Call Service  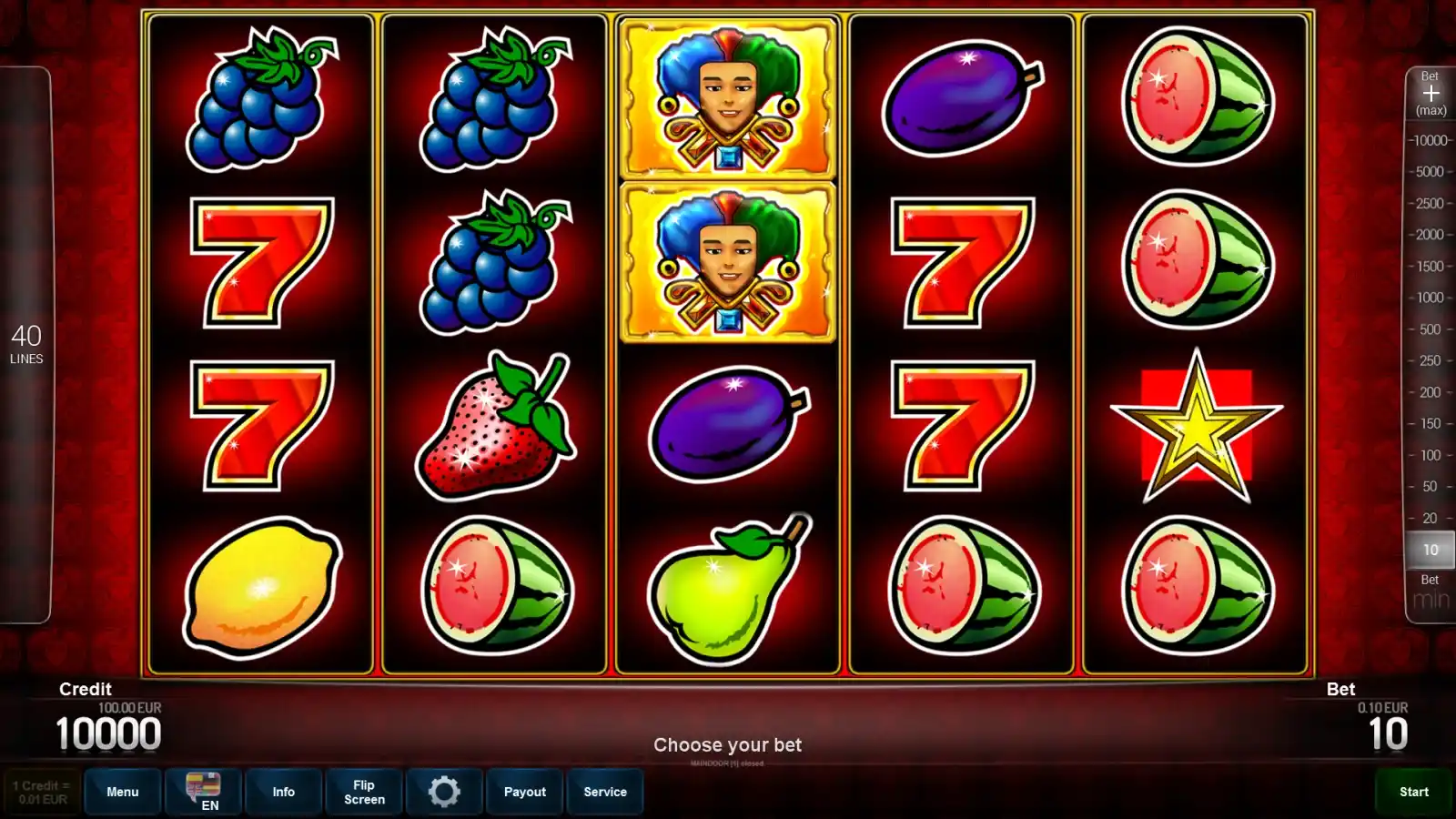605,792
